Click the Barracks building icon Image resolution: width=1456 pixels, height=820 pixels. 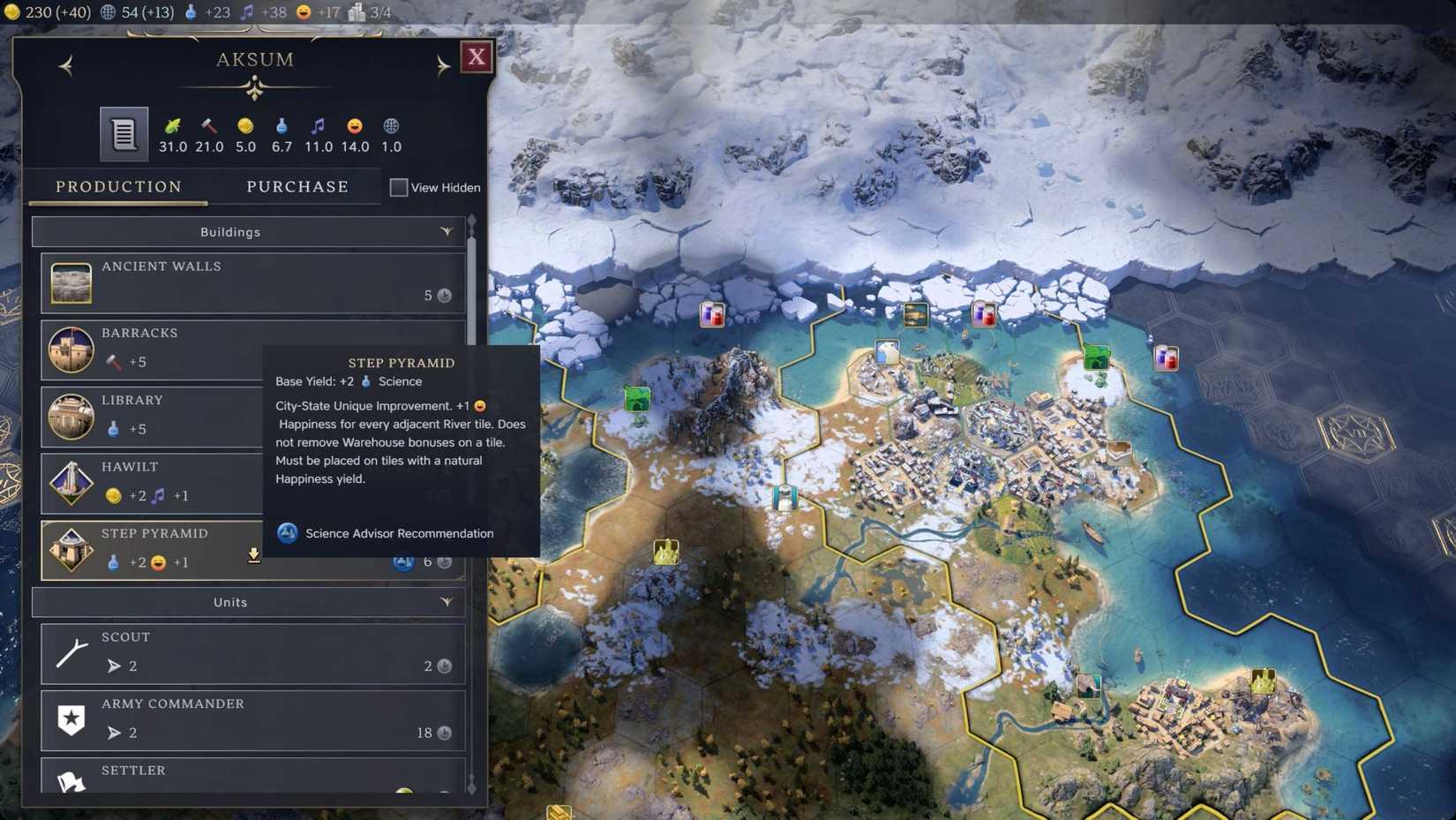[71, 349]
